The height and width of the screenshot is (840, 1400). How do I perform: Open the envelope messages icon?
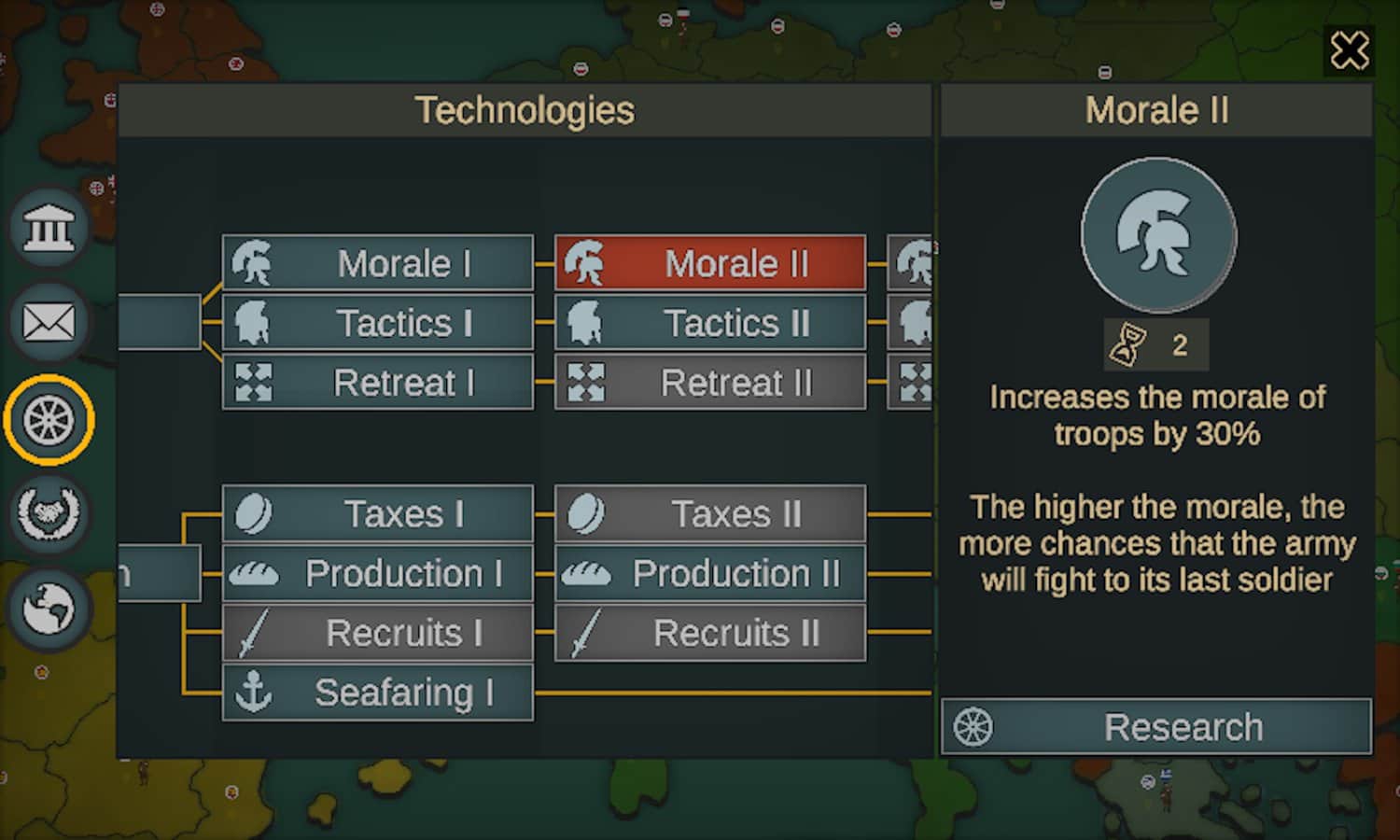point(49,323)
